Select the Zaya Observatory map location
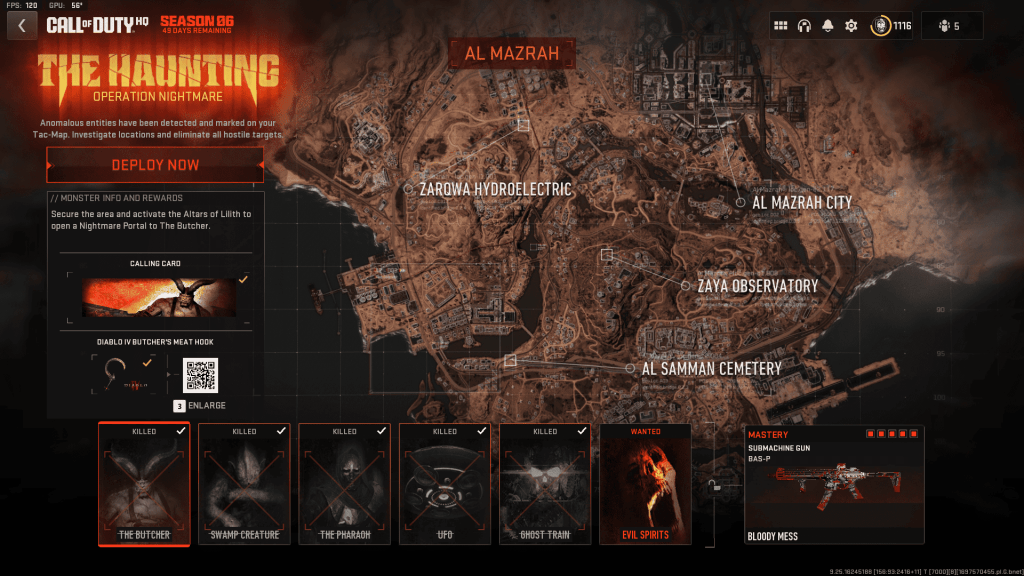Screen dimensions: 1024x576 686,286
